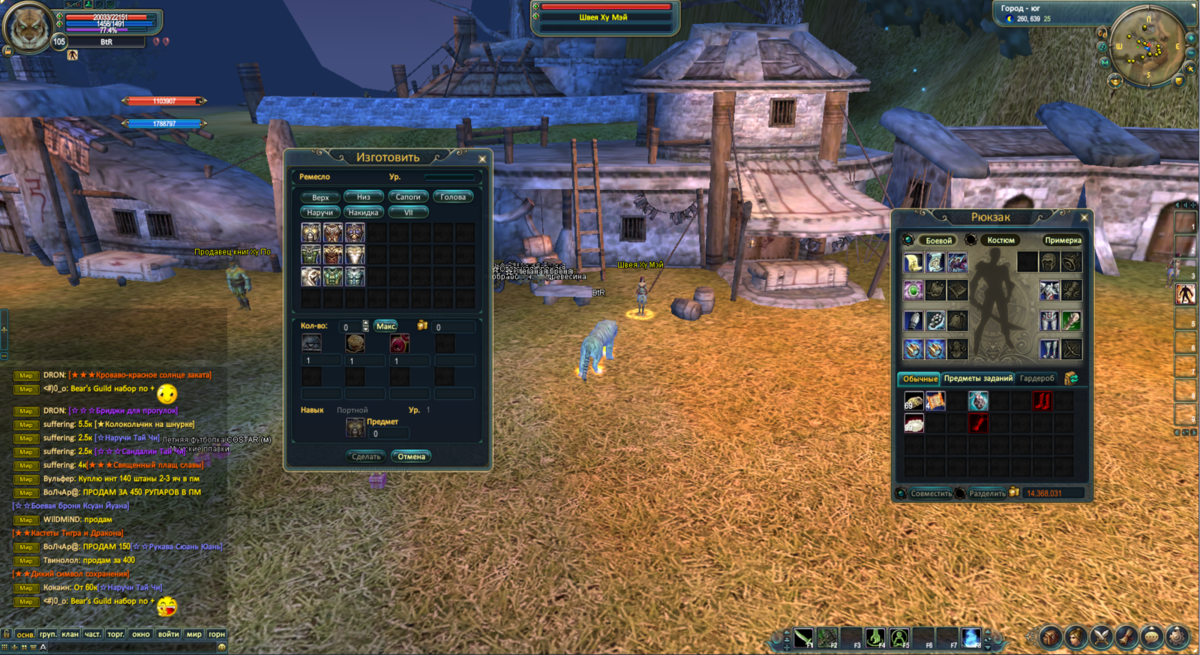Click the Примерка button
The image size is (1200, 655).
coord(1062,240)
